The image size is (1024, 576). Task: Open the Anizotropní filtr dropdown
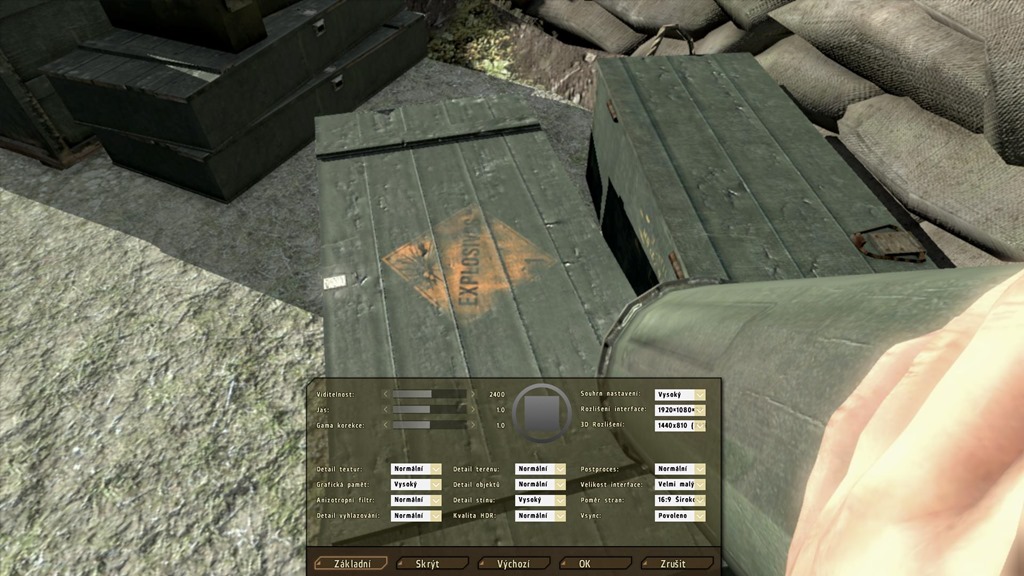tap(416, 500)
